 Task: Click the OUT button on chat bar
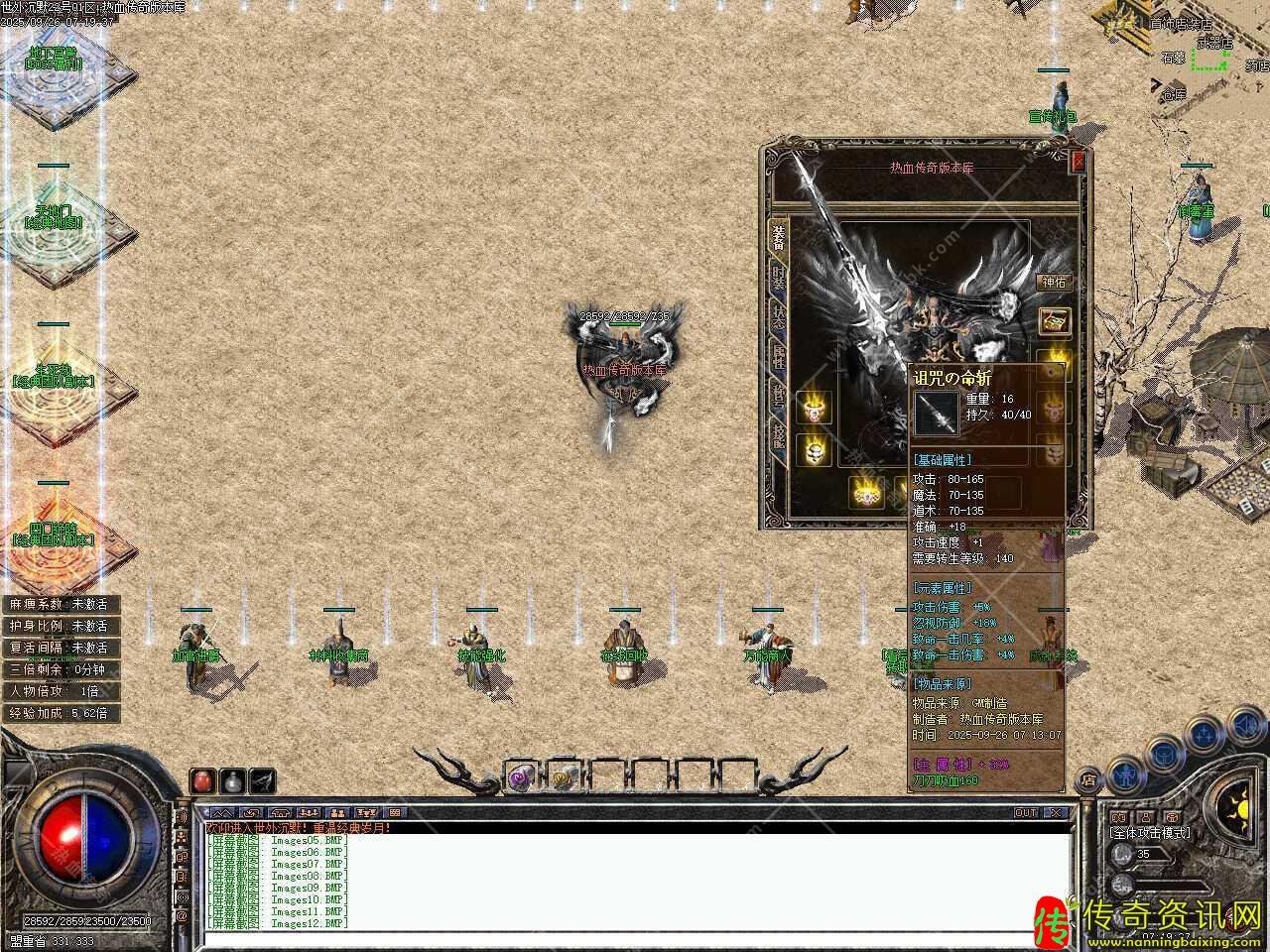1026,813
